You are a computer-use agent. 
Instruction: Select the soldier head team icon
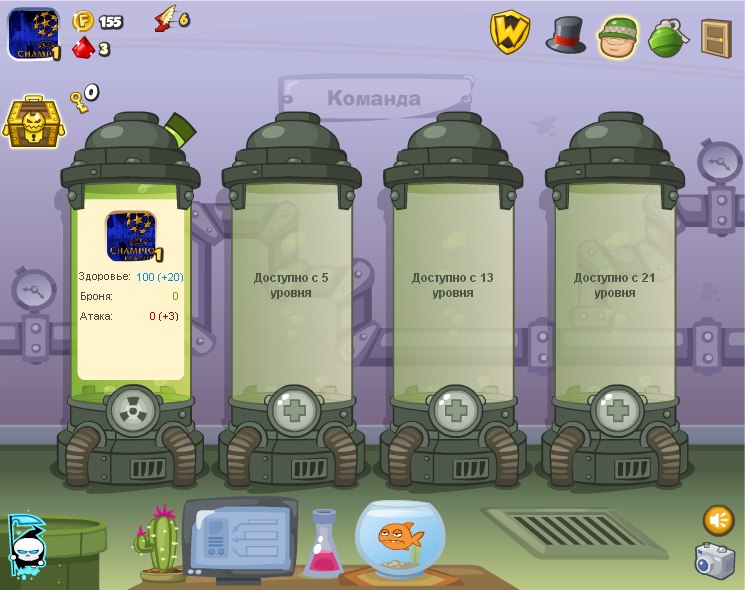[618, 36]
